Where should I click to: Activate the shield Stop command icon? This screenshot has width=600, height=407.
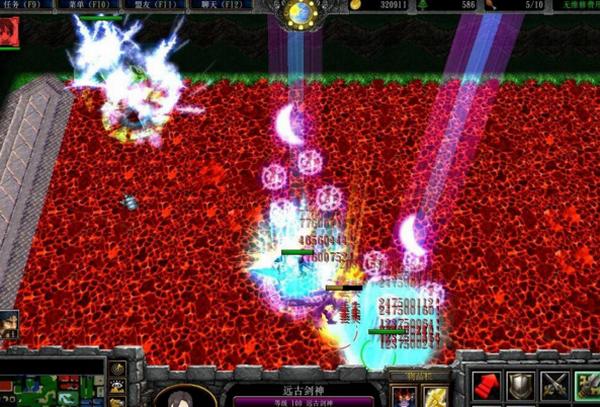click(x=520, y=387)
